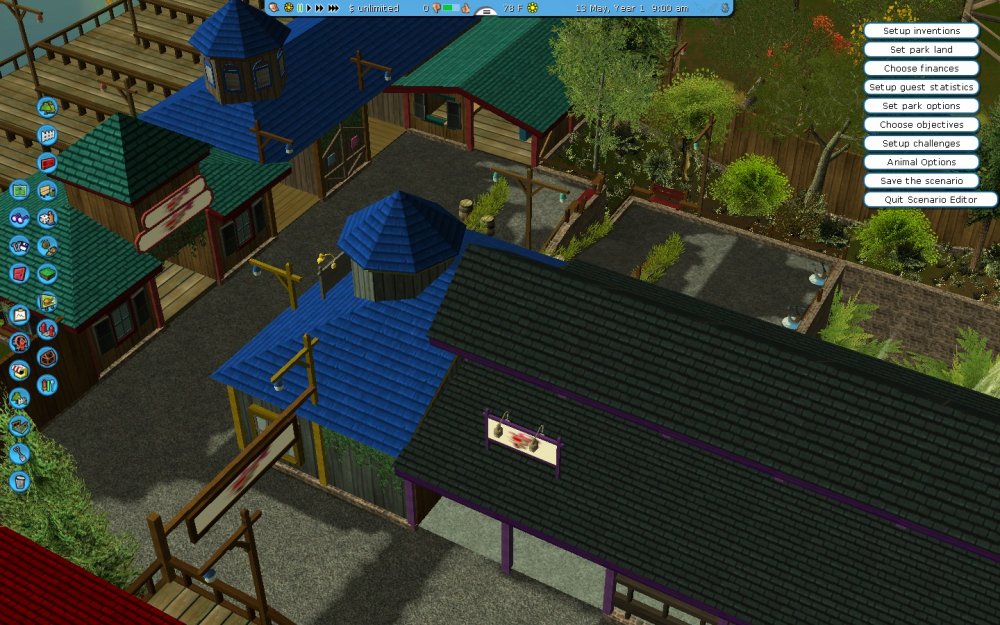Select Set park options
The height and width of the screenshot is (625, 1000).
pyautogui.click(x=921, y=106)
